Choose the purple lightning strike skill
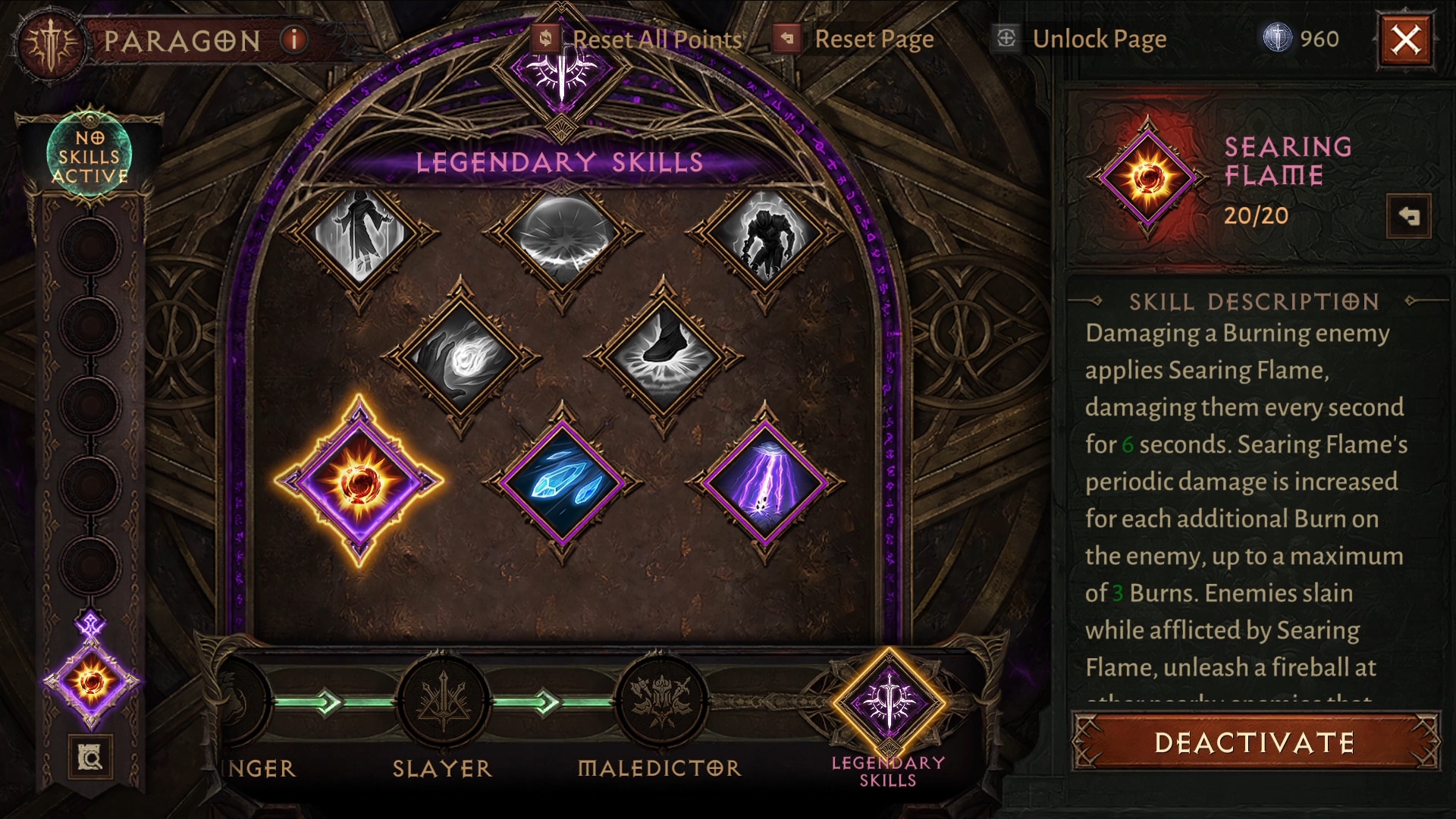Viewport: 1456px width, 819px height. pos(764,482)
